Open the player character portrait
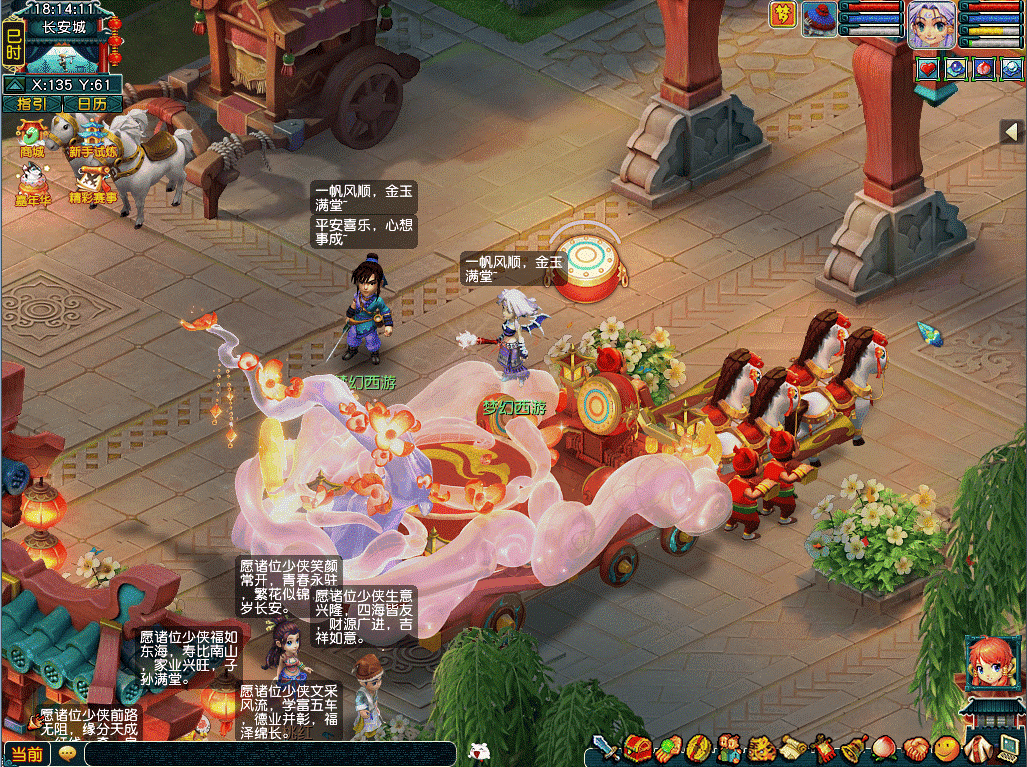The image size is (1027, 767). [x=931, y=24]
